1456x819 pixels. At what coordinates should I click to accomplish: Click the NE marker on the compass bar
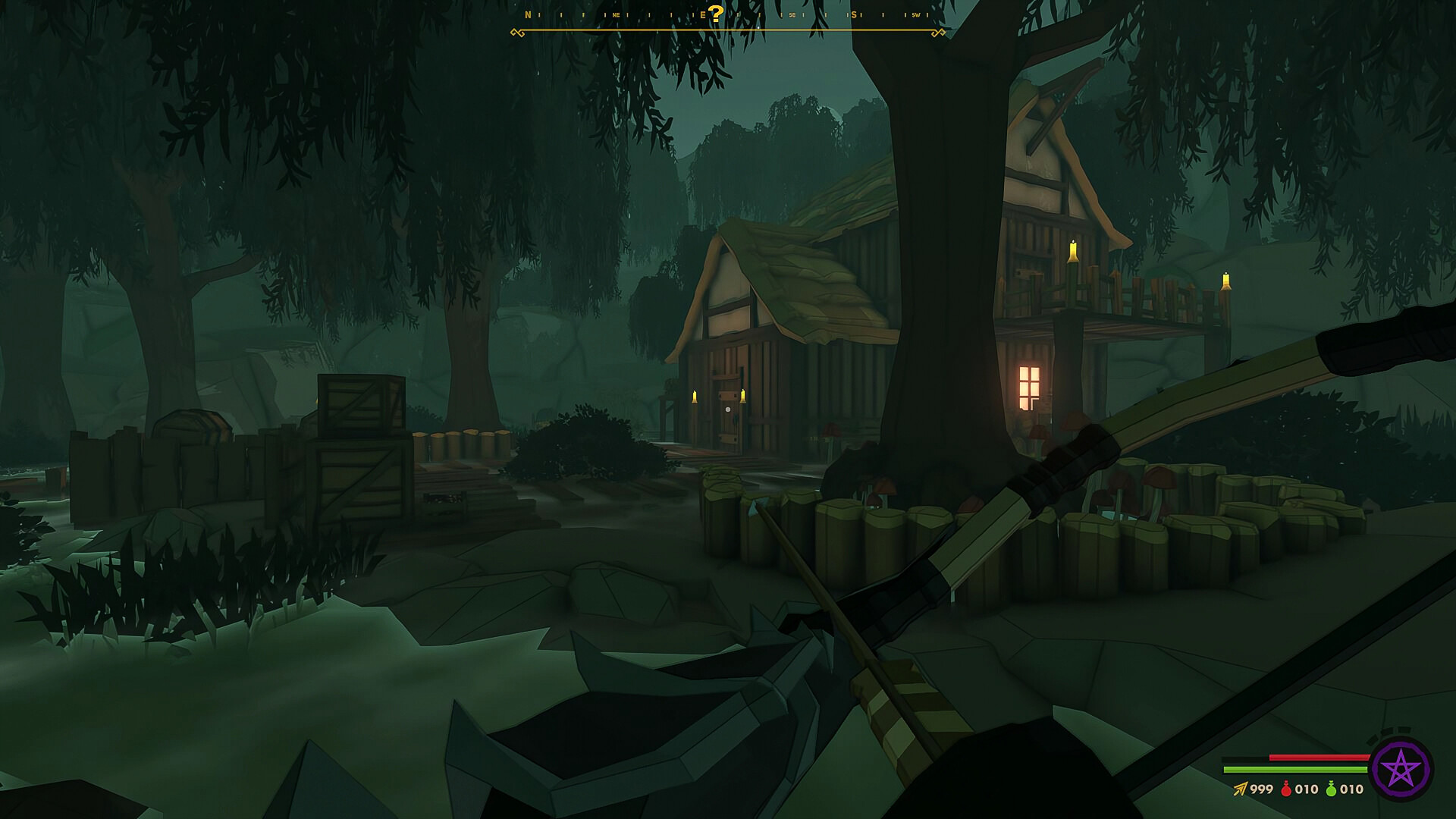pyautogui.click(x=617, y=14)
